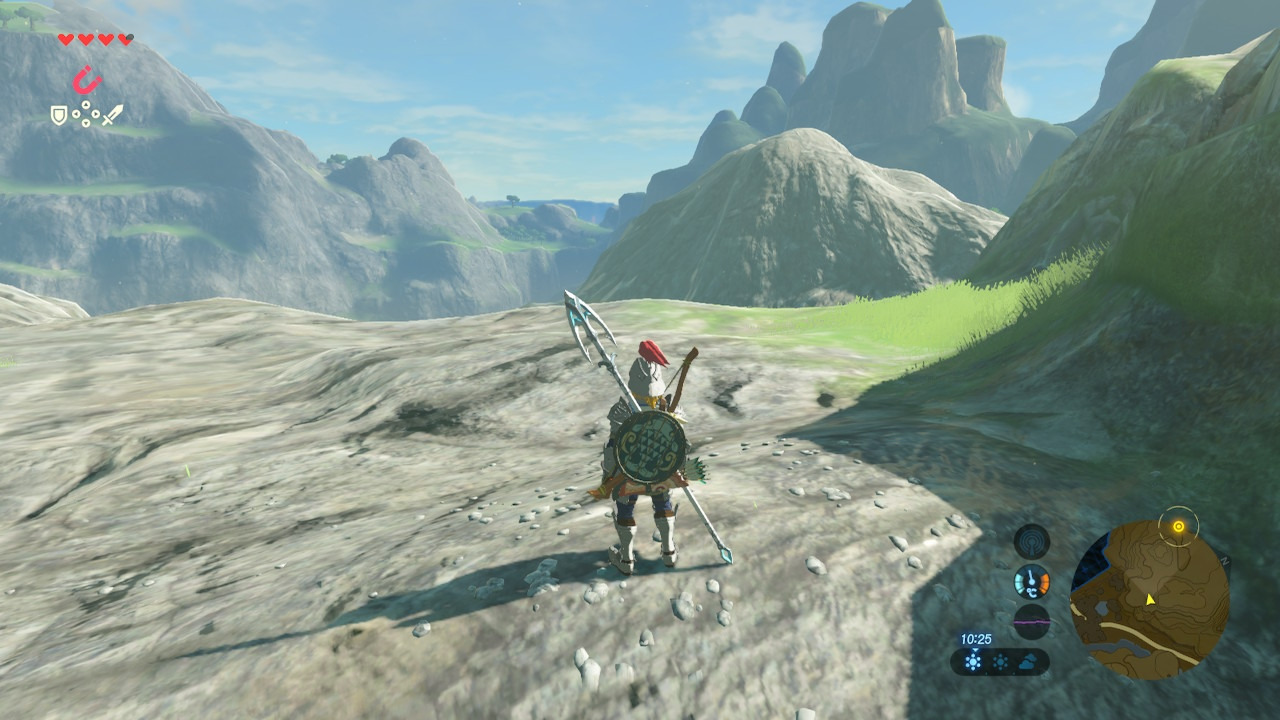Screen dimensions: 1280x720
Task: Select the yellow objective marker on the minimap
Action: click(1178, 526)
